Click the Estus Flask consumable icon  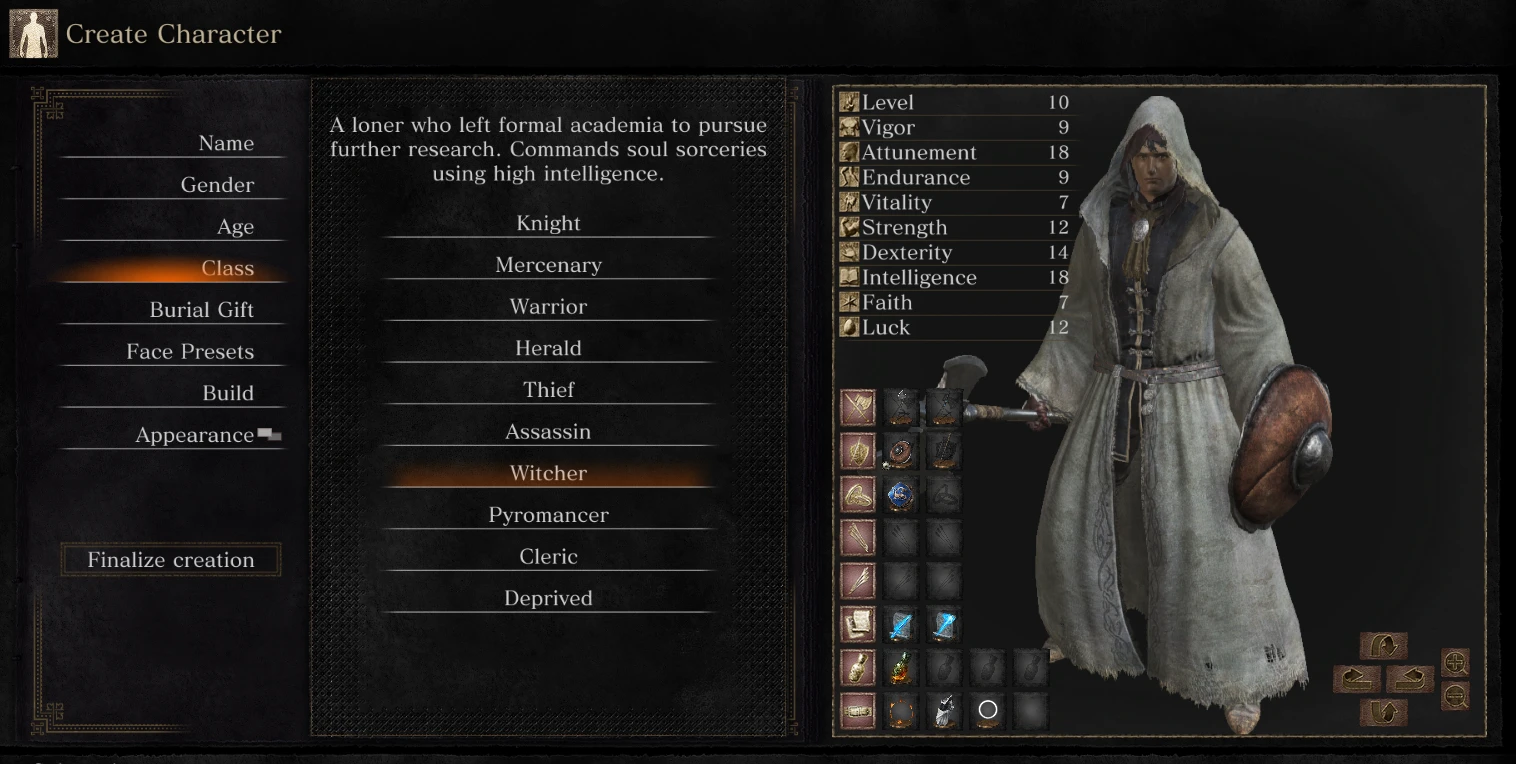(900, 666)
